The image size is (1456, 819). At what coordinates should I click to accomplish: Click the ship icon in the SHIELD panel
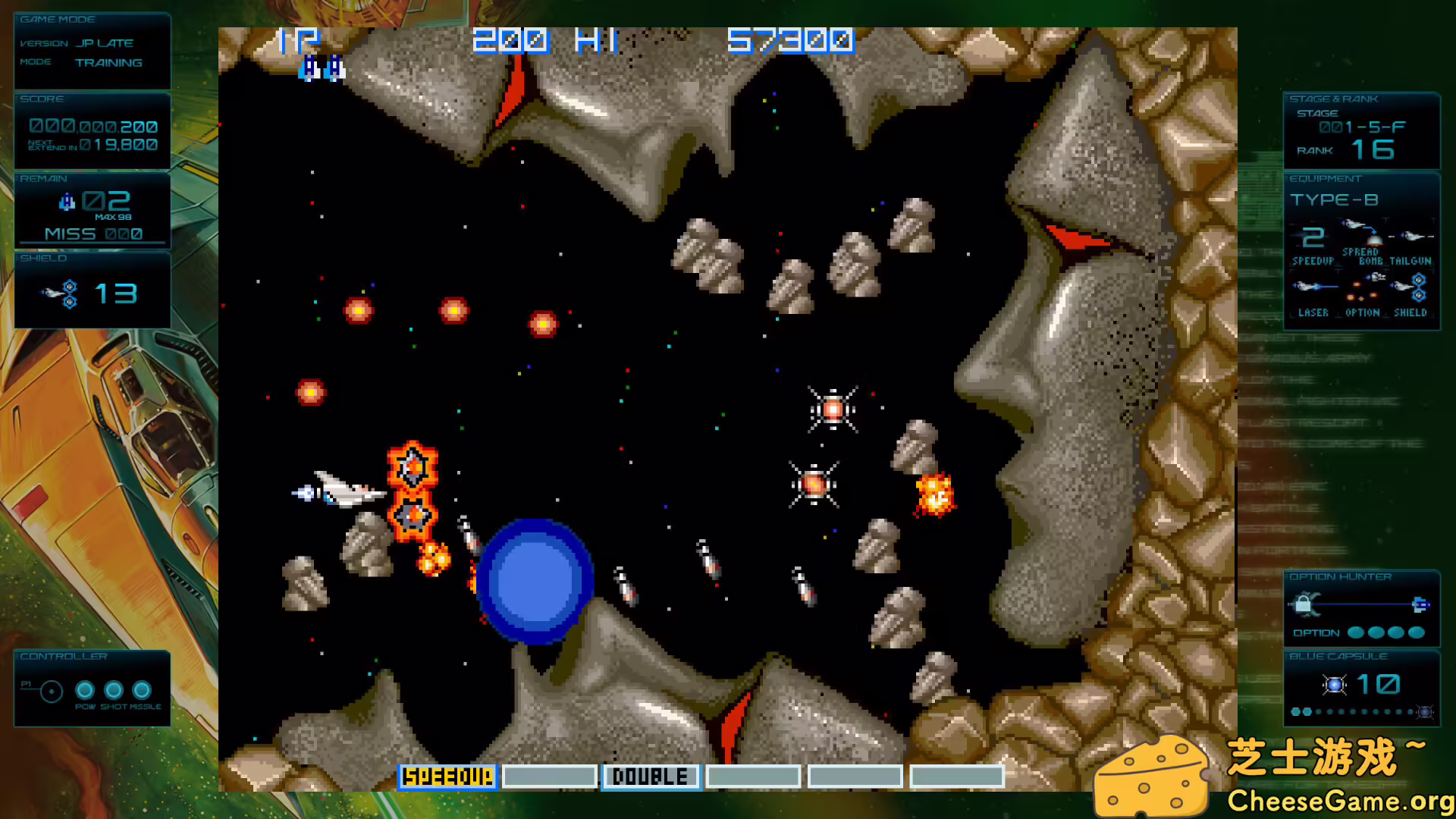(57, 293)
